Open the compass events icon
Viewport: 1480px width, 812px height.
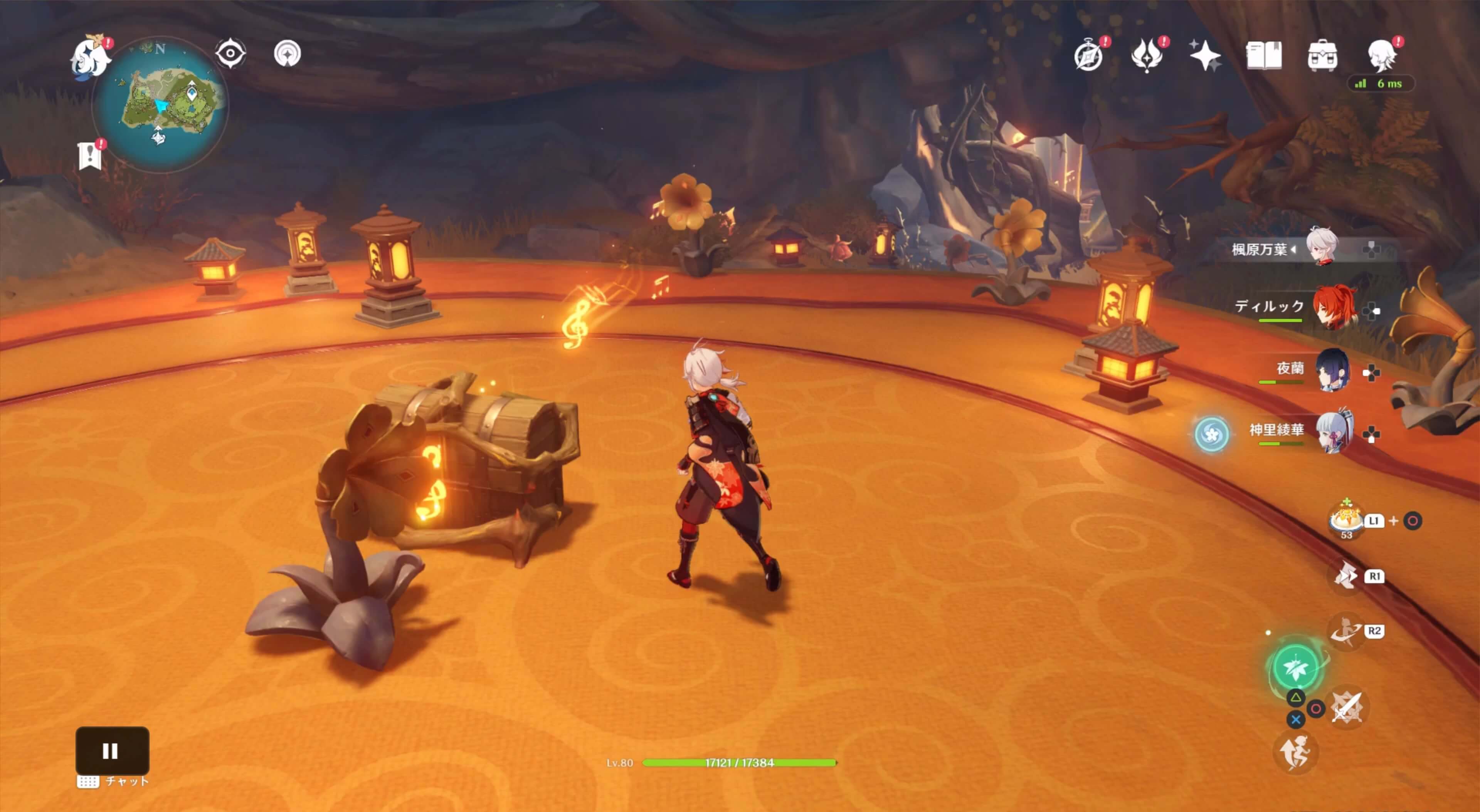pos(1088,56)
